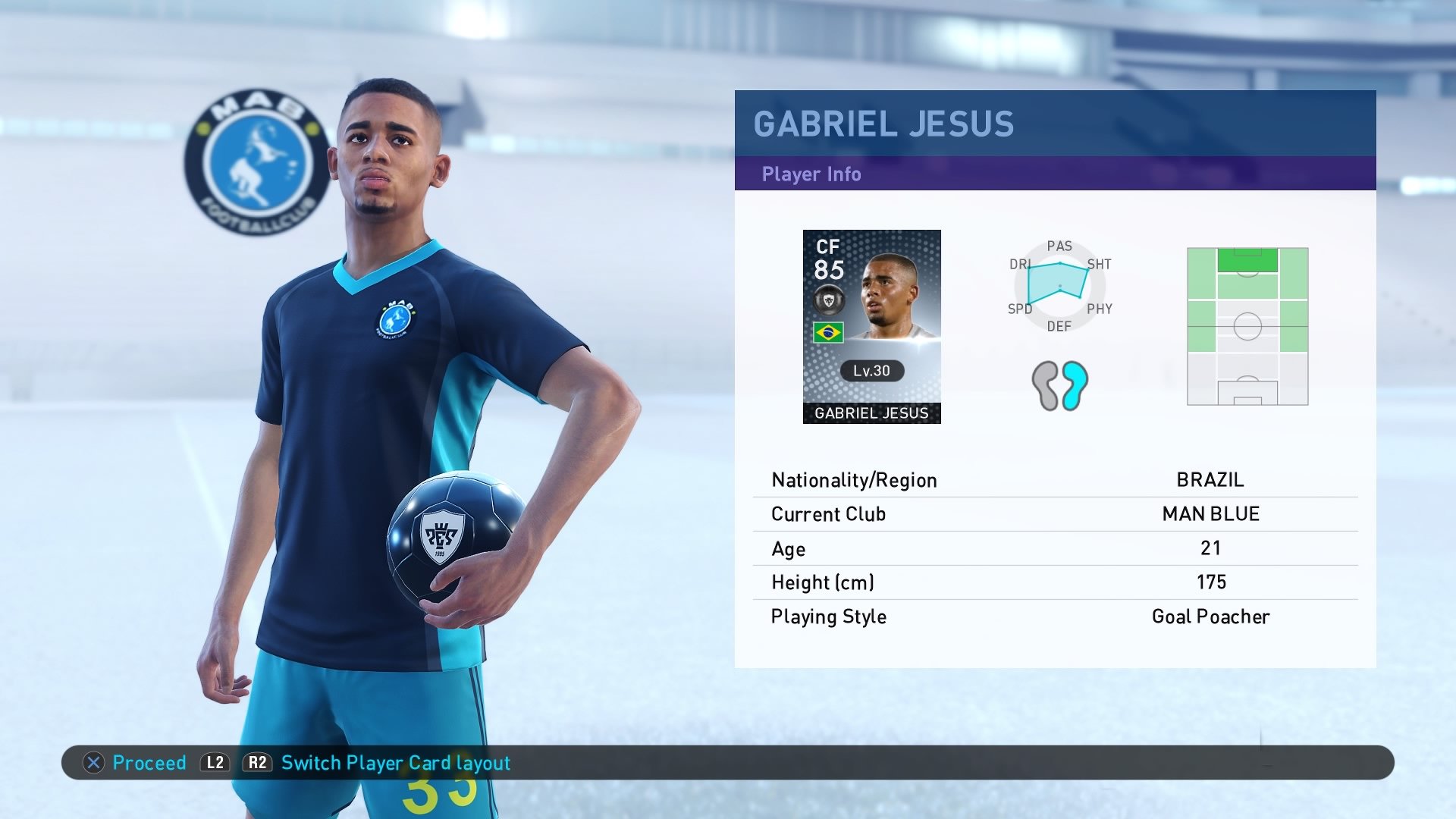Viewport: 1456px width, 819px height.
Task: Click the hexagonal stat radar chart
Action: pos(1059,287)
